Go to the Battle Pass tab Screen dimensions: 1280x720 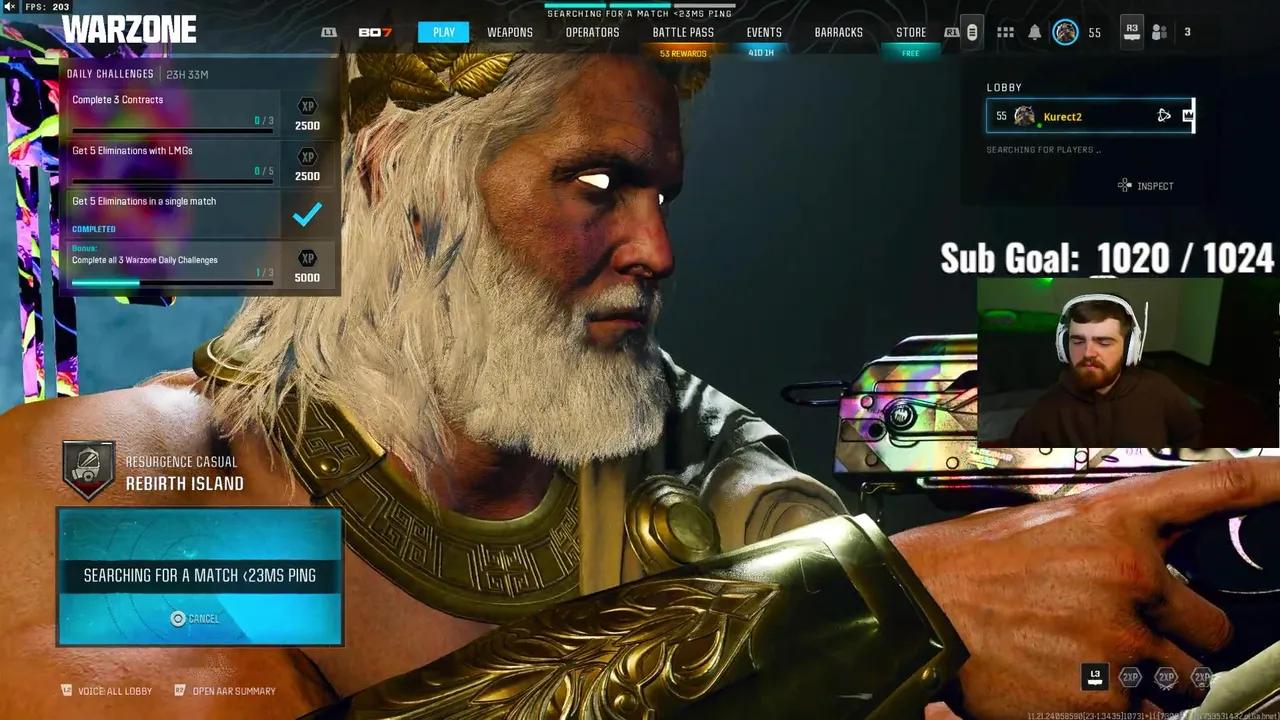pyautogui.click(x=683, y=32)
